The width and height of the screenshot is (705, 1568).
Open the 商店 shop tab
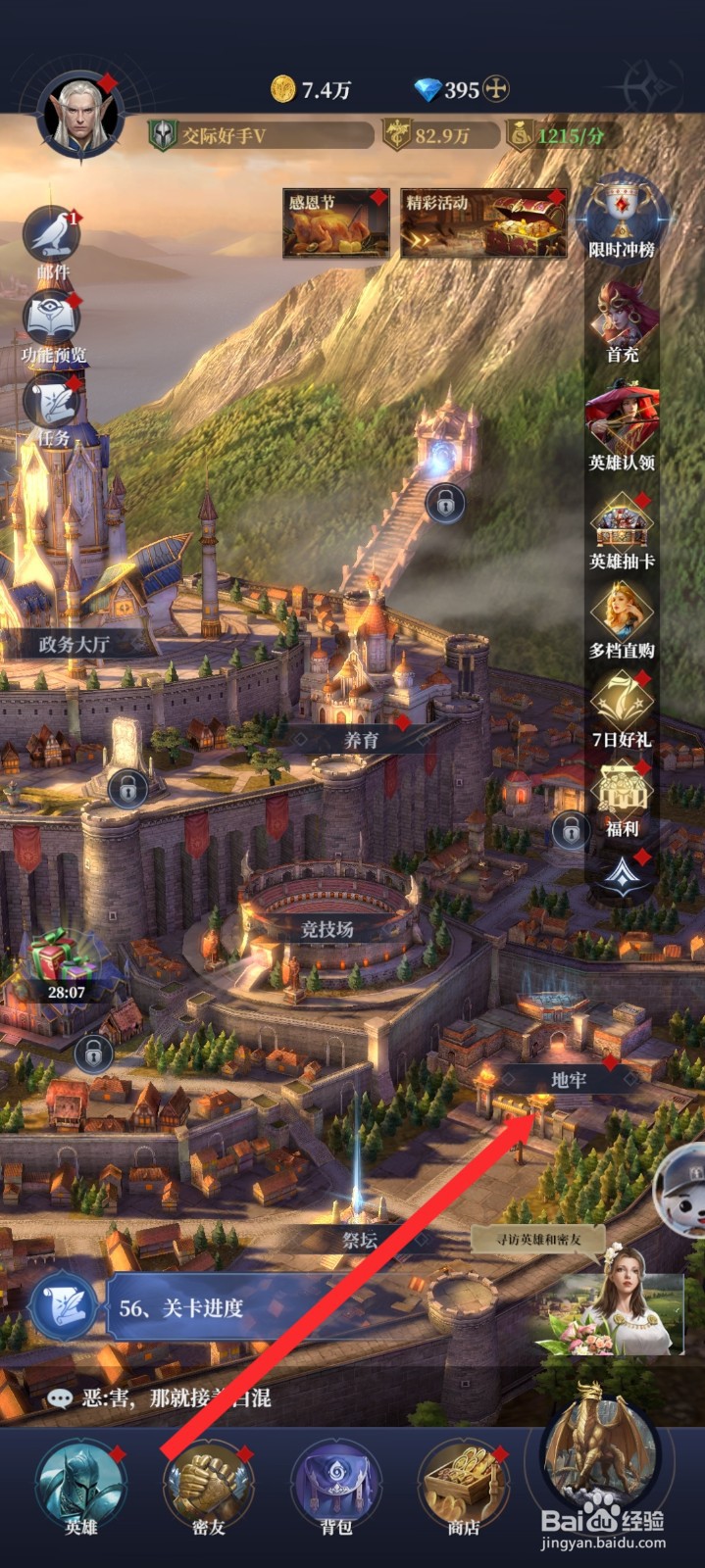(x=463, y=1485)
